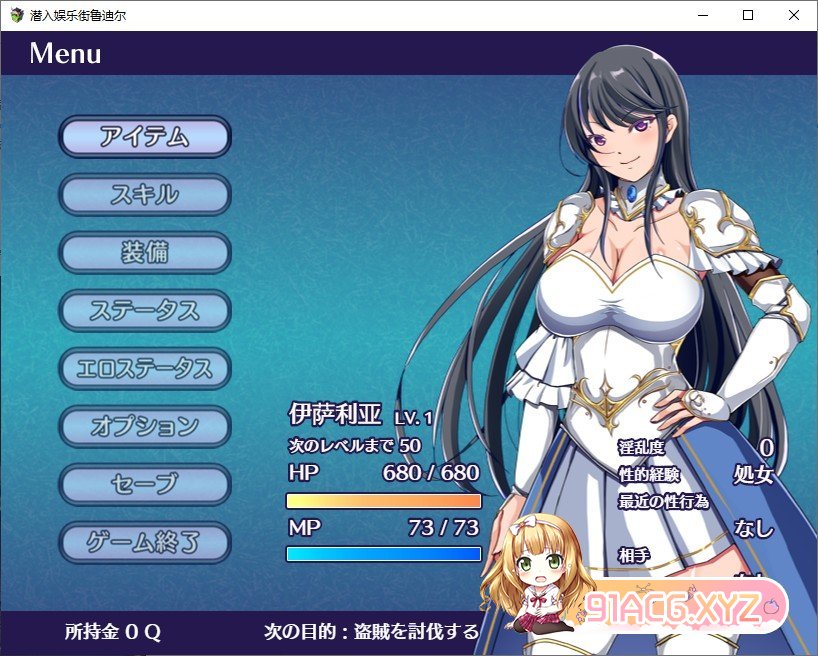Maximize the game window
Viewport: 818px width, 656px height.
[x=748, y=15]
